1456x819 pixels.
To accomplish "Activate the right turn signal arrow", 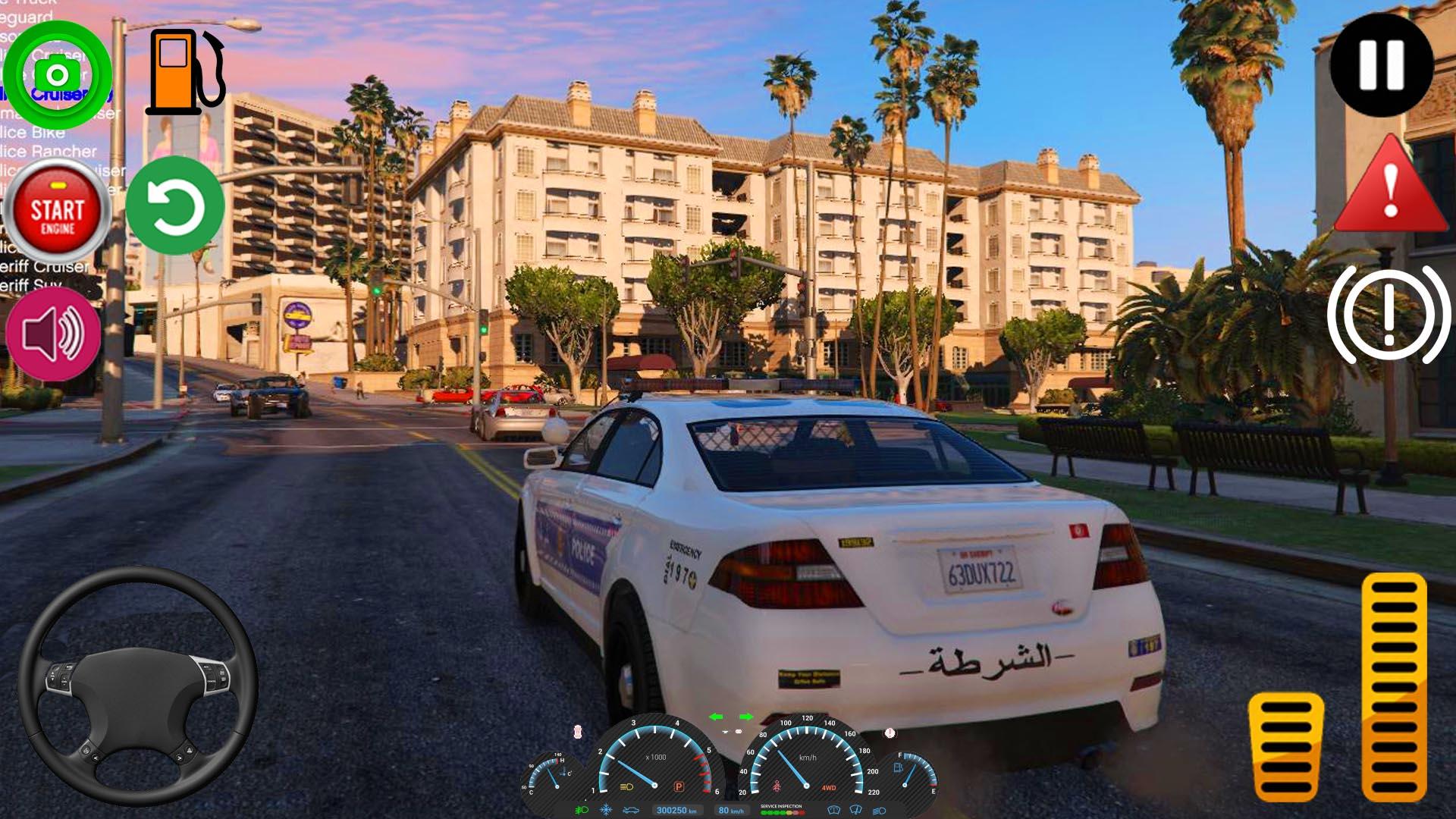I will click(x=746, y=715).
